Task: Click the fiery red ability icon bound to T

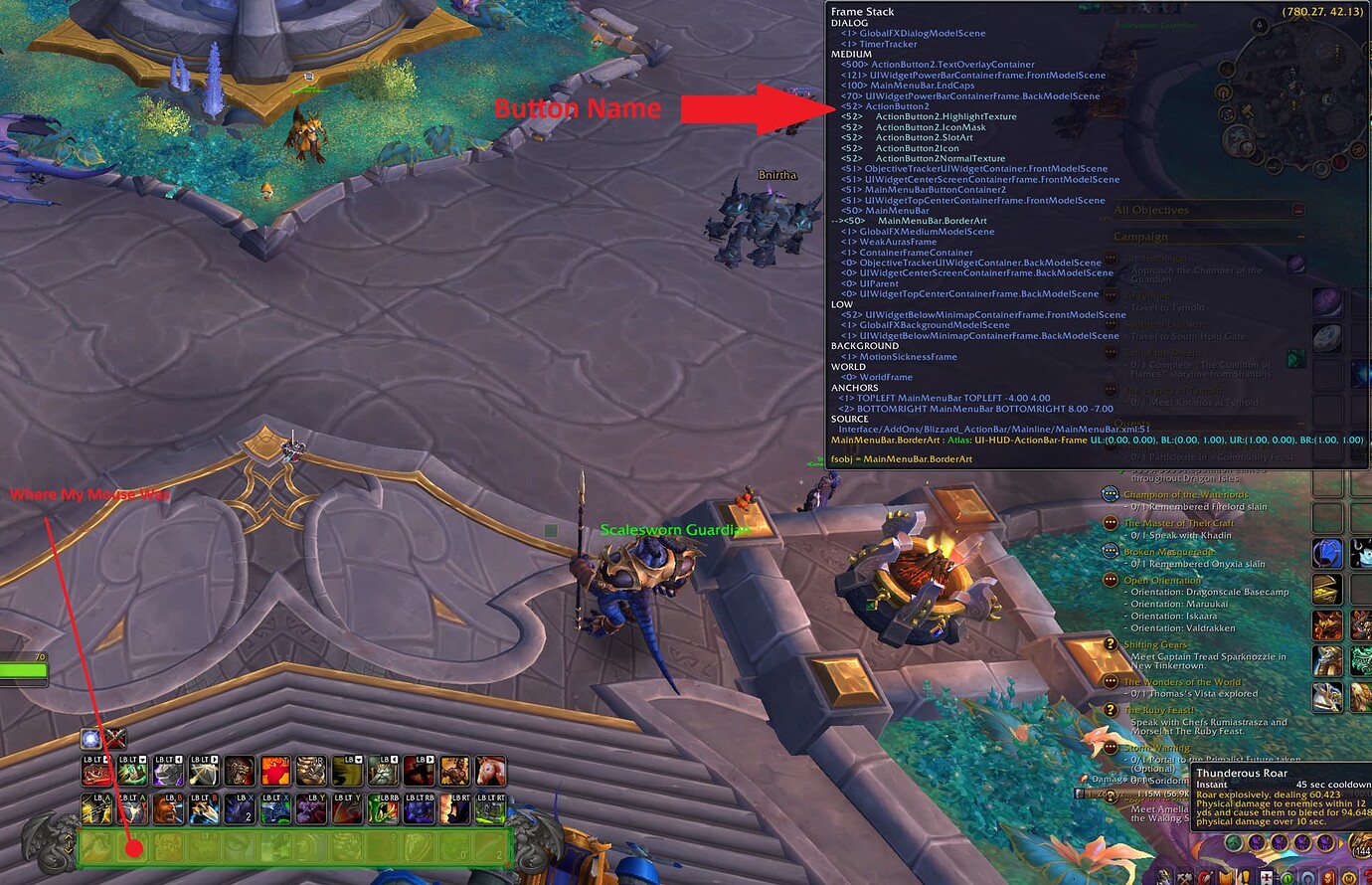Action: pyautogui.click(x=274, y=772)
